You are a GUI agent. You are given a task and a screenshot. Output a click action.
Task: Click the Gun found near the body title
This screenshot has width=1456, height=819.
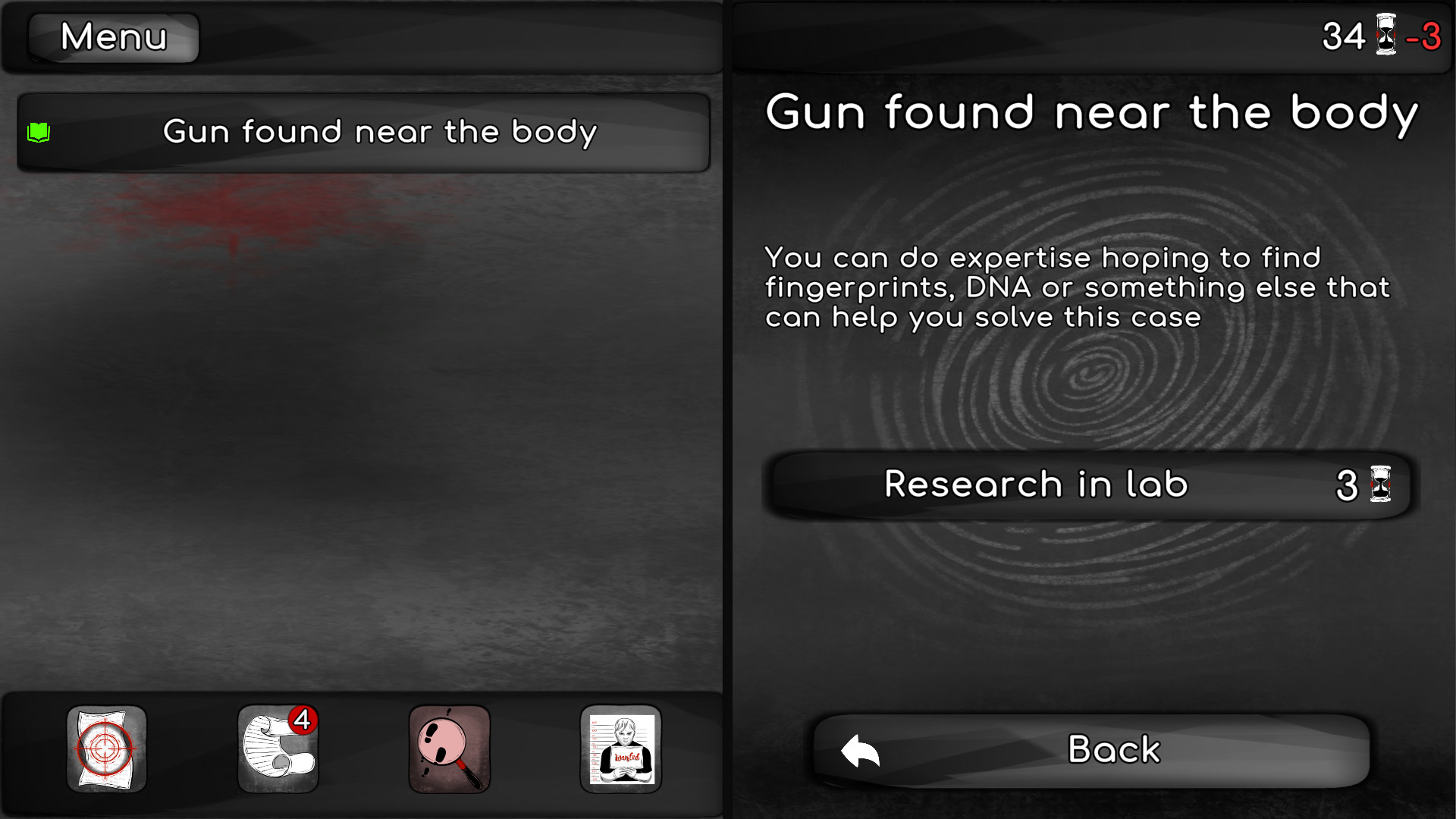click(x=1092, y=112)
